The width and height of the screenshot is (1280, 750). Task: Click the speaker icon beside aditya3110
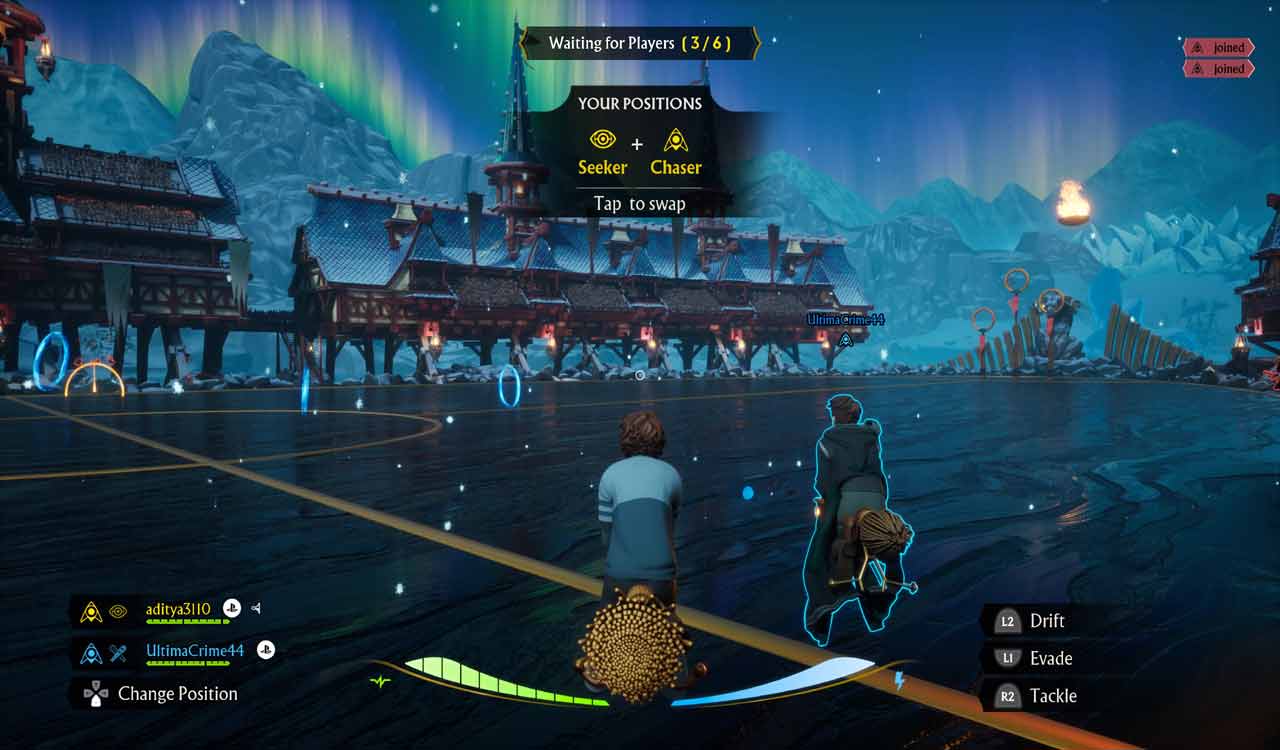click(x=256, y=608)
